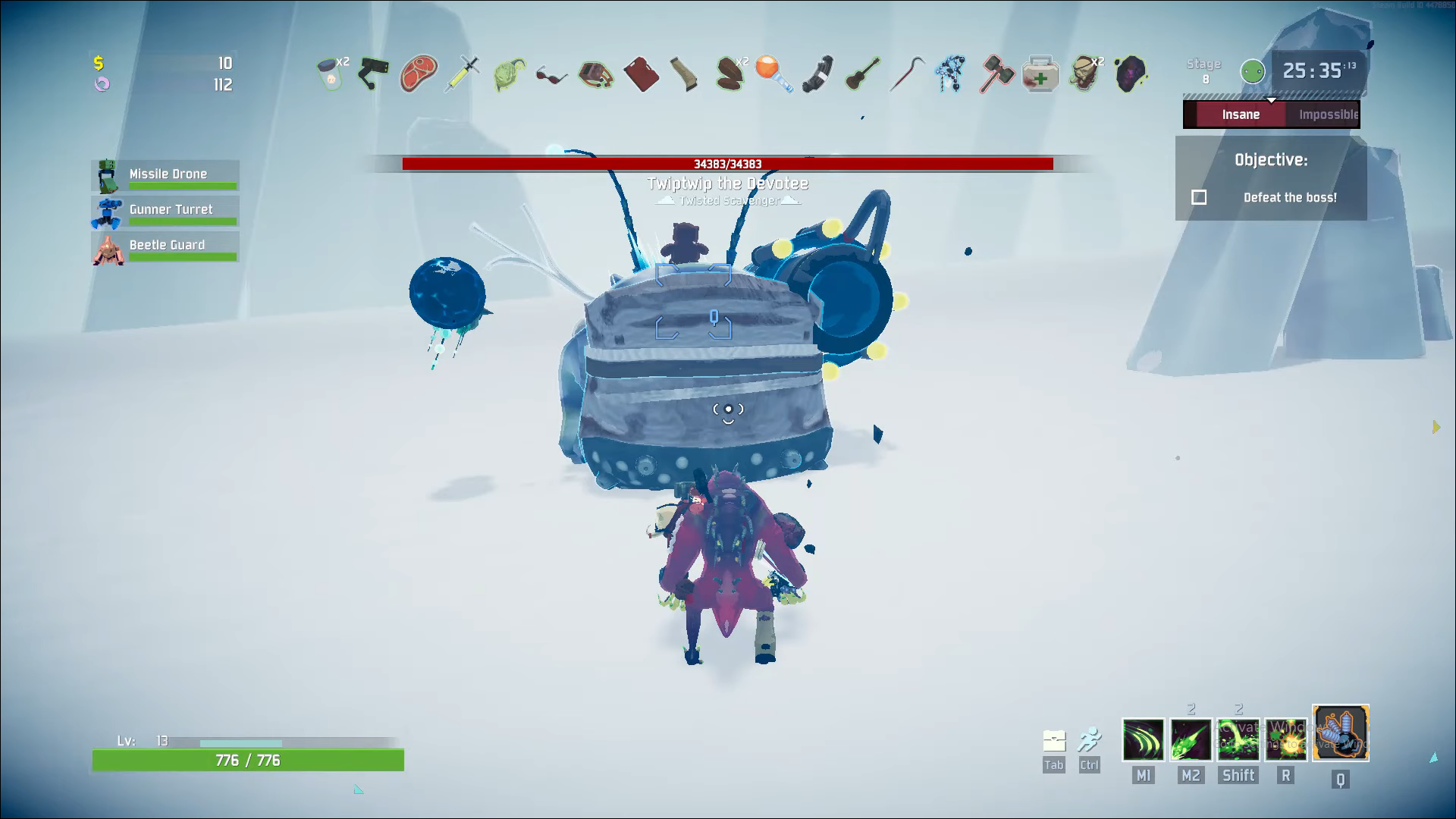Trigger the acid leap utility skill
The height and width of the screenshot is (819, 1456).
tap(1238, 739)
